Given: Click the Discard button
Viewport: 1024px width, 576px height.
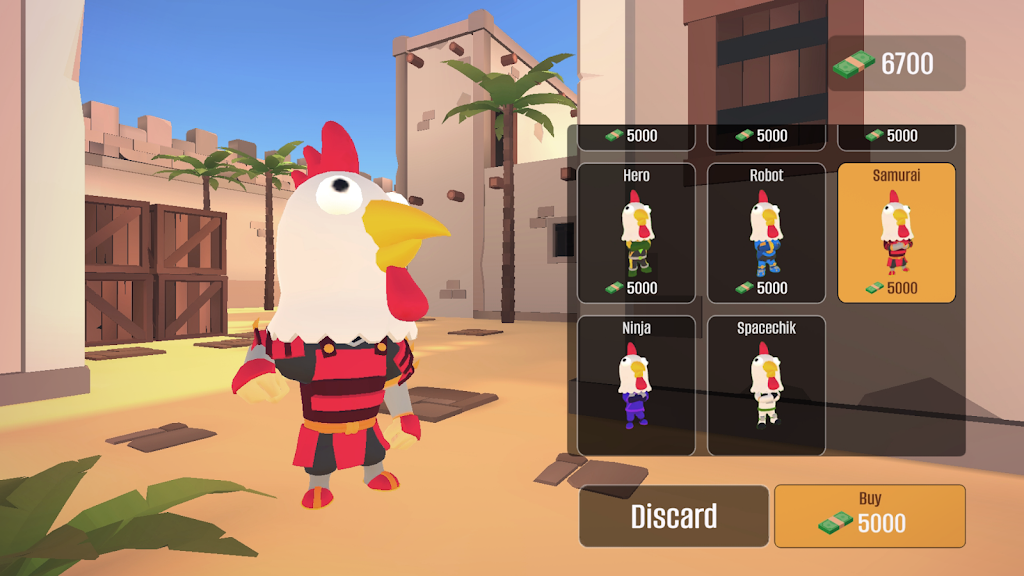Looking at the screenshot, I should pos(673,516).
